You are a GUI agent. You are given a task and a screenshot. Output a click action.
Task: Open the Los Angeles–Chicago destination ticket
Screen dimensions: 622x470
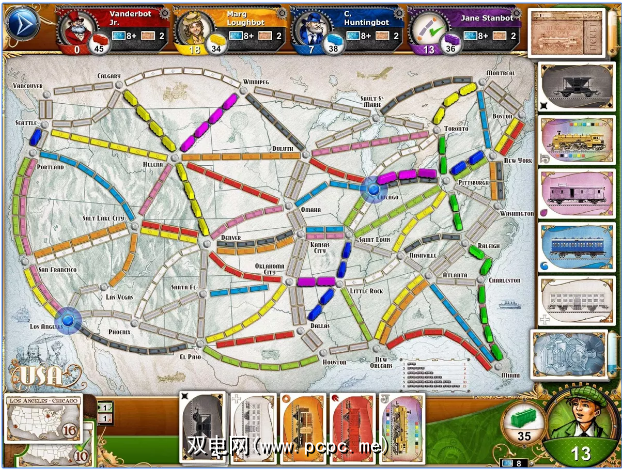click(43, 422)
